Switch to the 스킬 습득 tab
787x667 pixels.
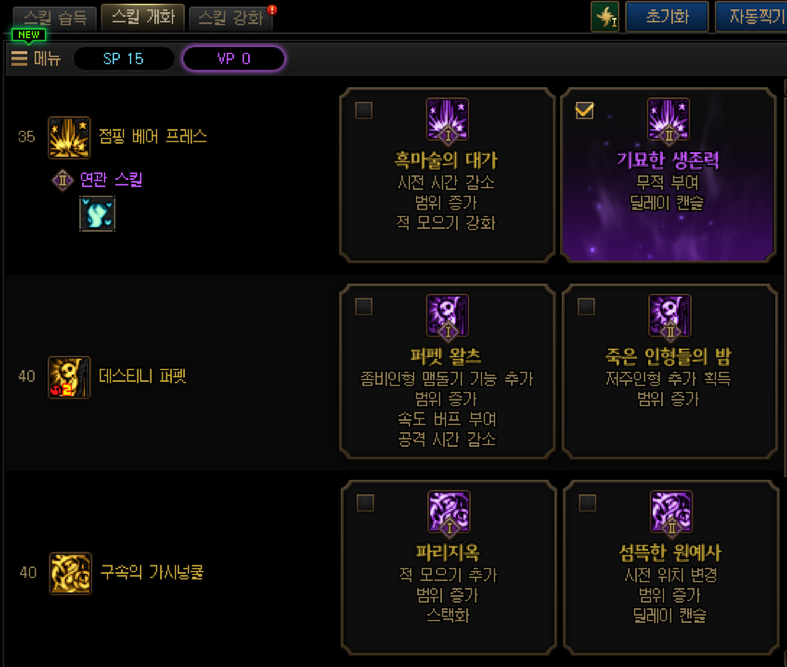coord(49,18)
